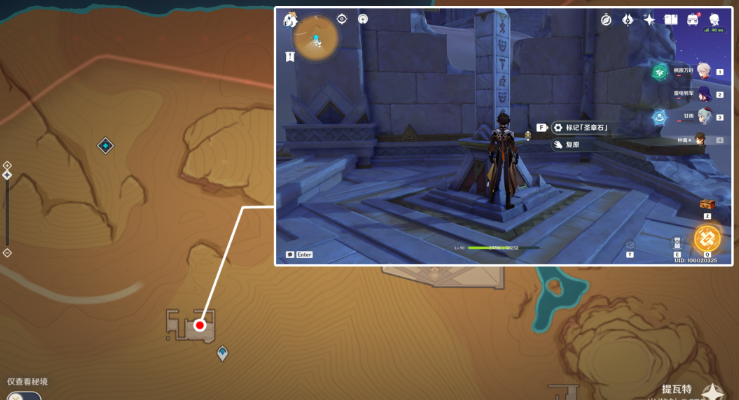Click the red location marker on the map

tap(200, 325)
